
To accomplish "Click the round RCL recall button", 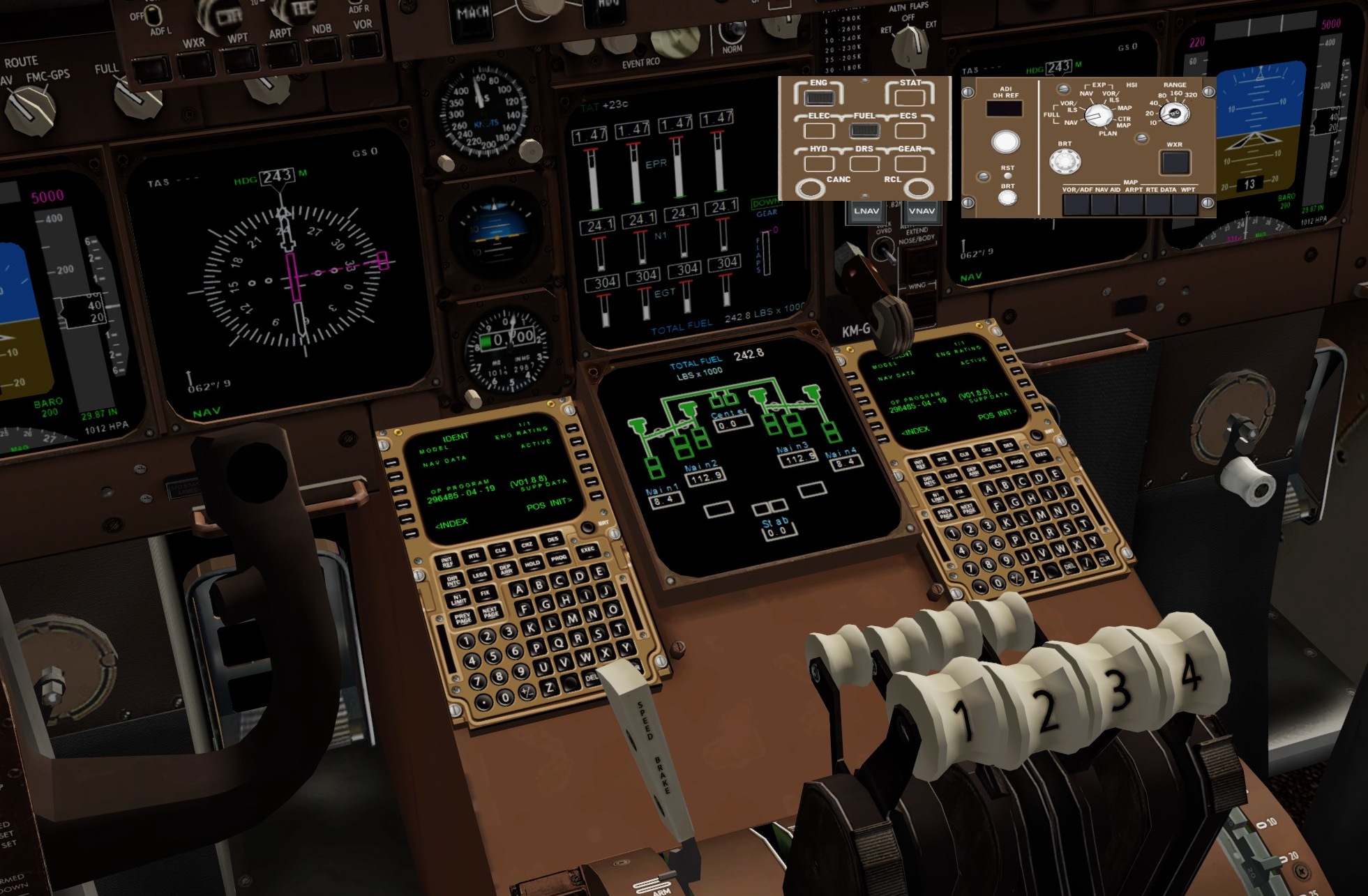I will 919,188.
